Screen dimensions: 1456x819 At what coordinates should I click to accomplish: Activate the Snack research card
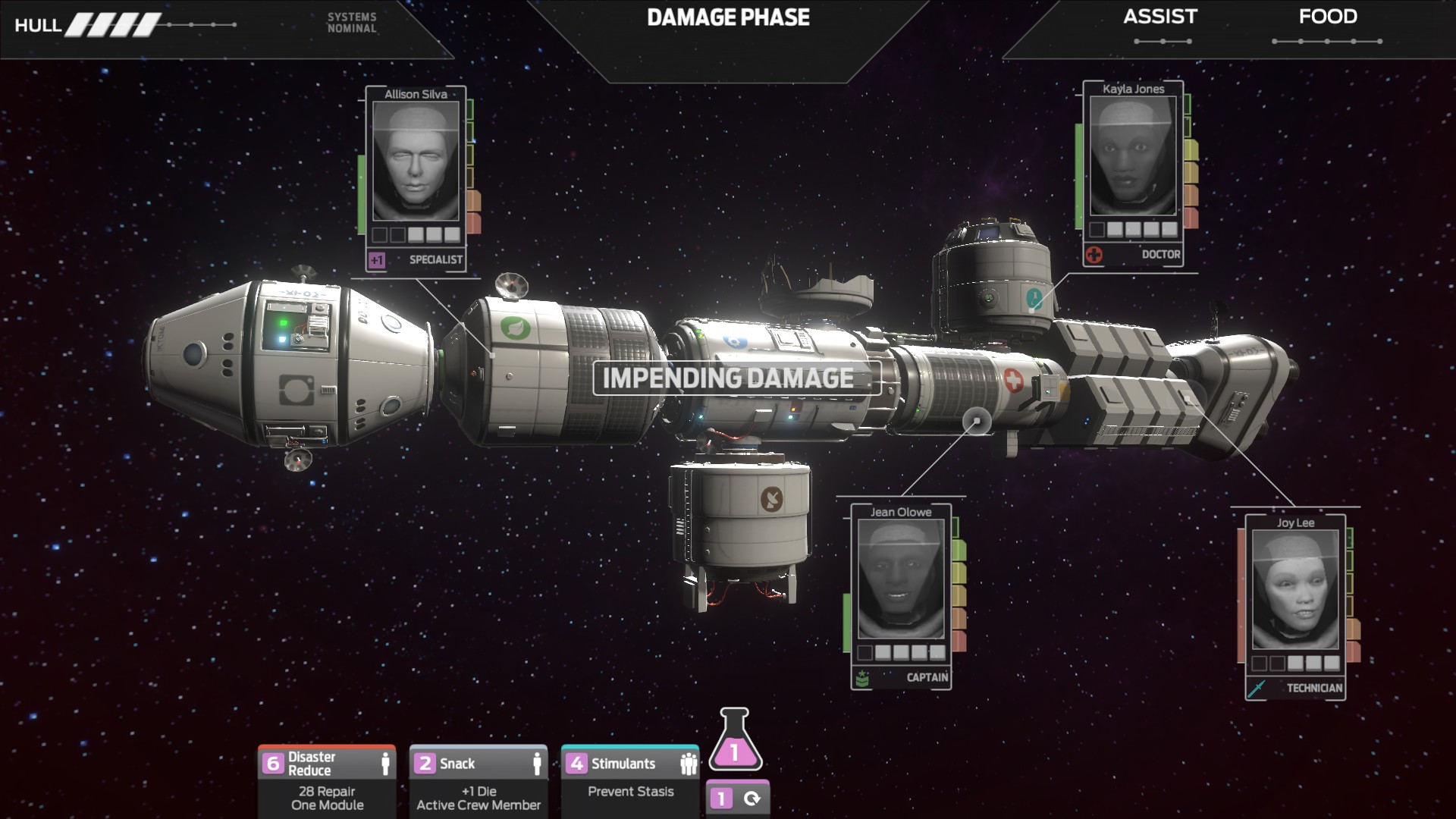(479, 780)
